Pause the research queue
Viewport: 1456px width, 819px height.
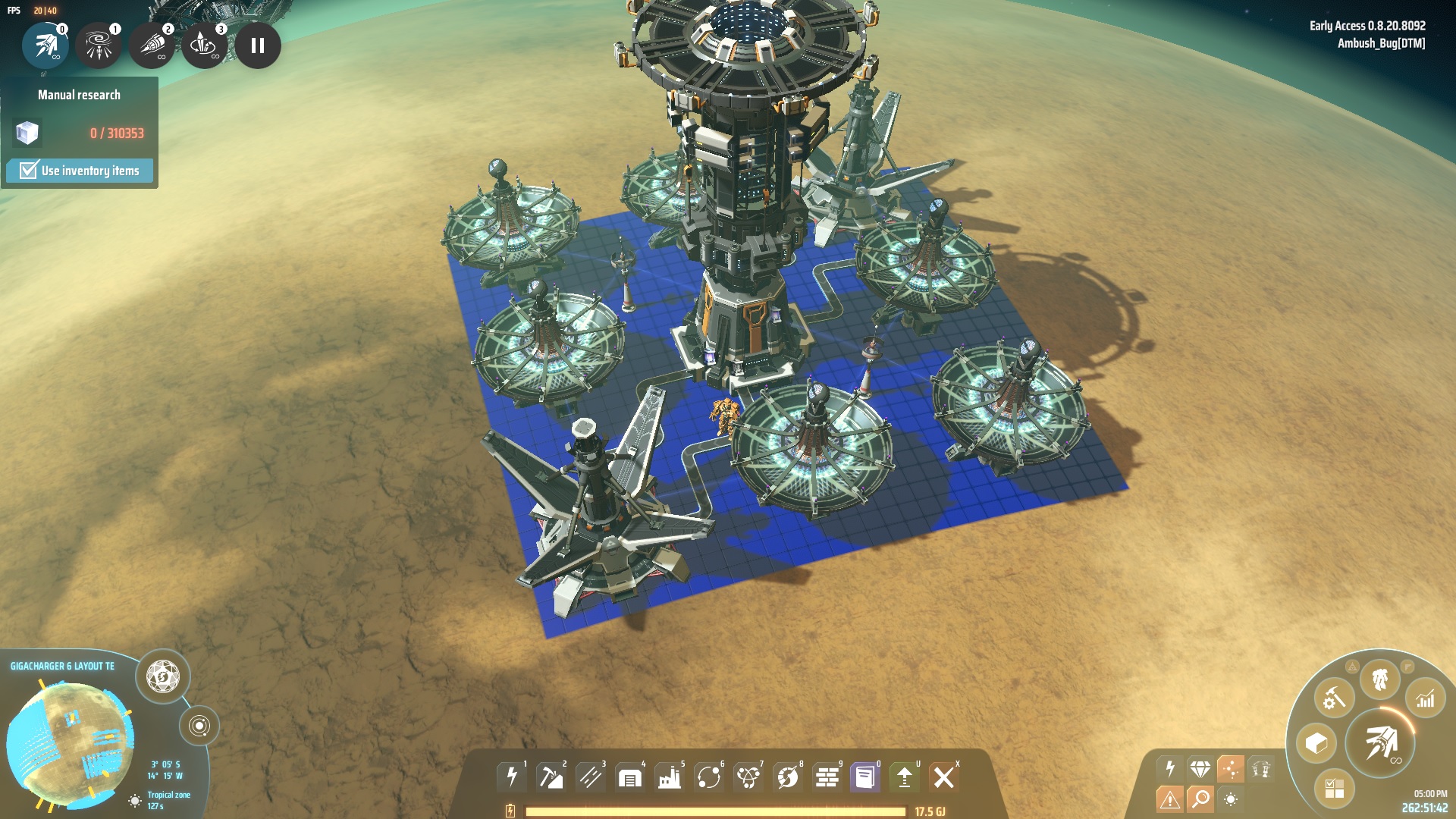point(258,45)
